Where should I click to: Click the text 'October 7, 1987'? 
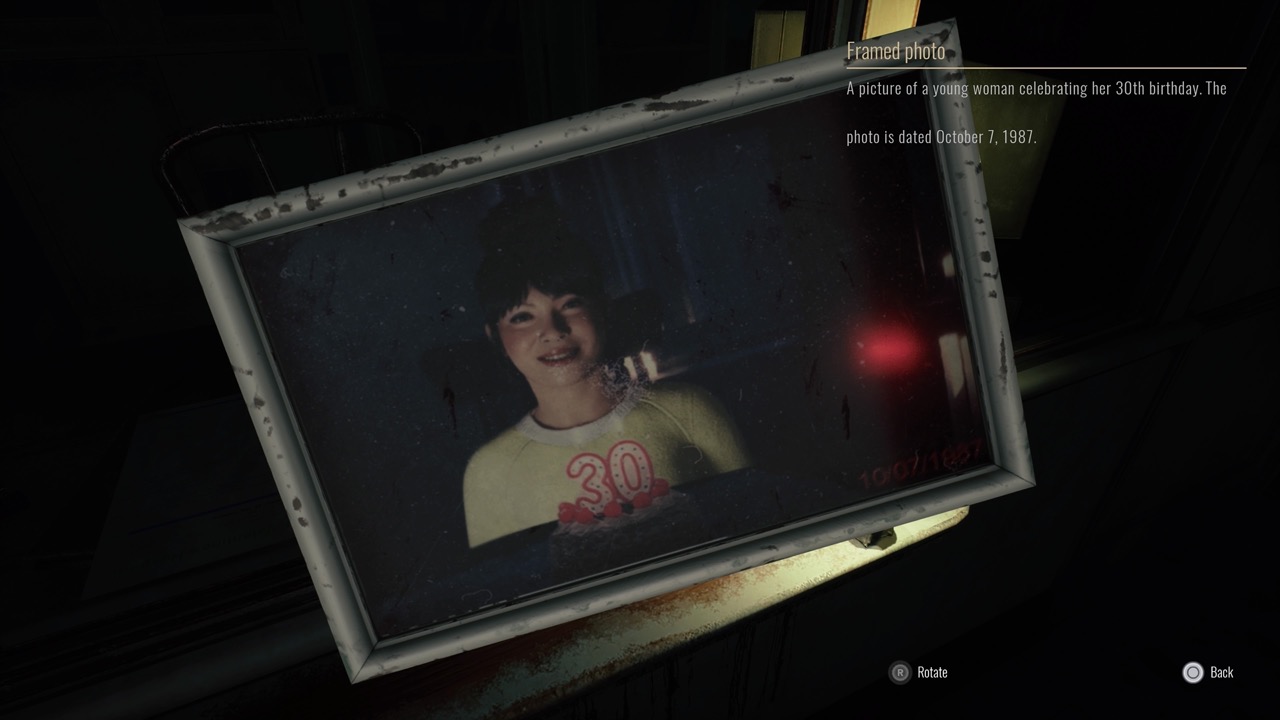[984, 136]
